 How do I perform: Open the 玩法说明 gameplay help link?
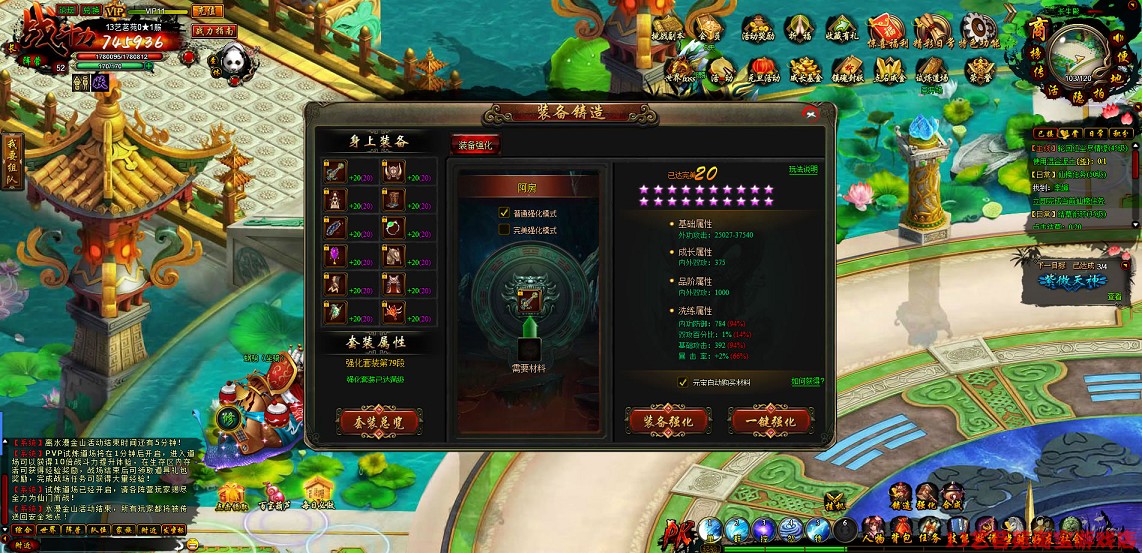(x=802, y=170)
